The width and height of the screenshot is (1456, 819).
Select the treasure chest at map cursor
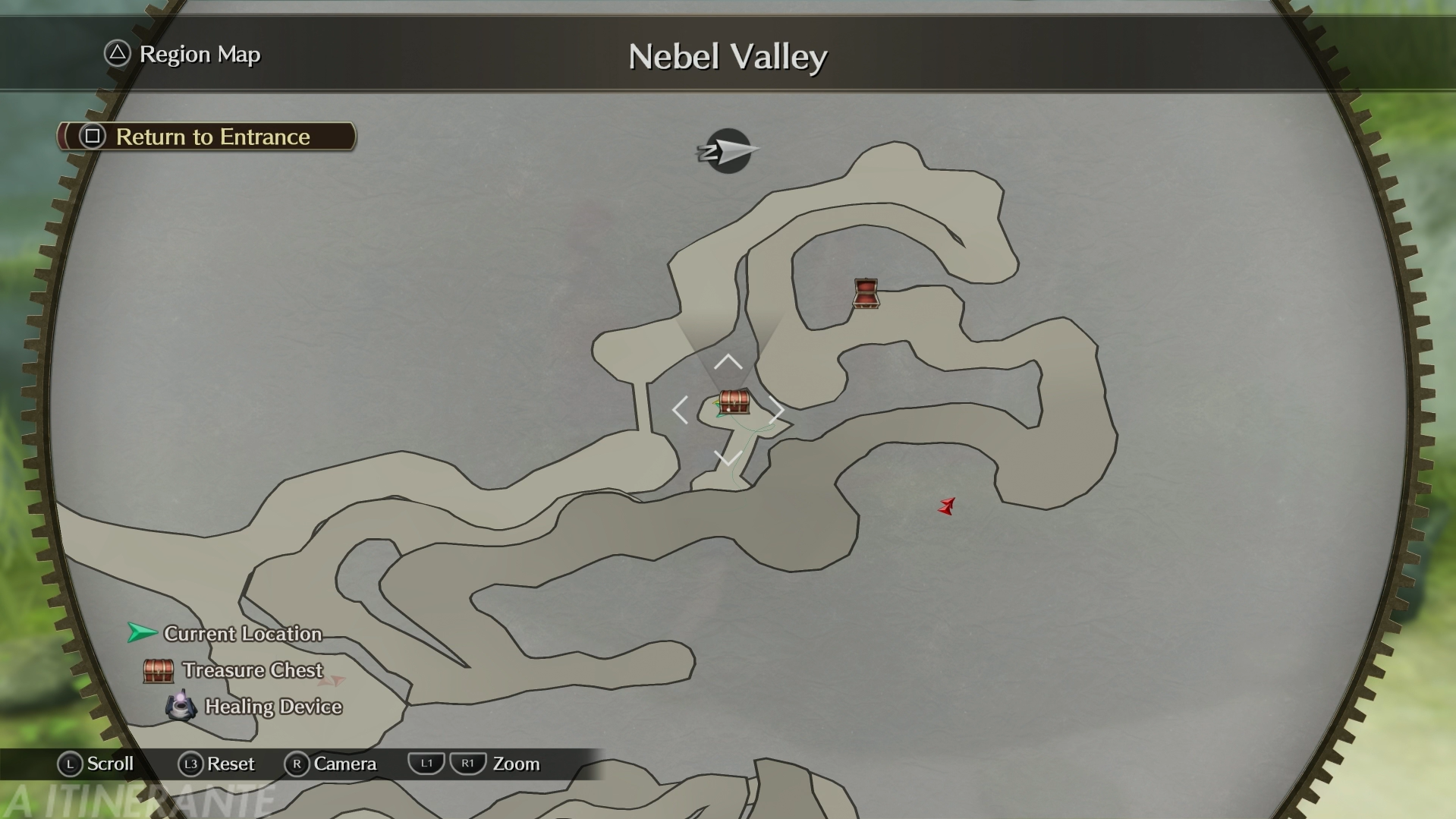[x=734, y=402]
